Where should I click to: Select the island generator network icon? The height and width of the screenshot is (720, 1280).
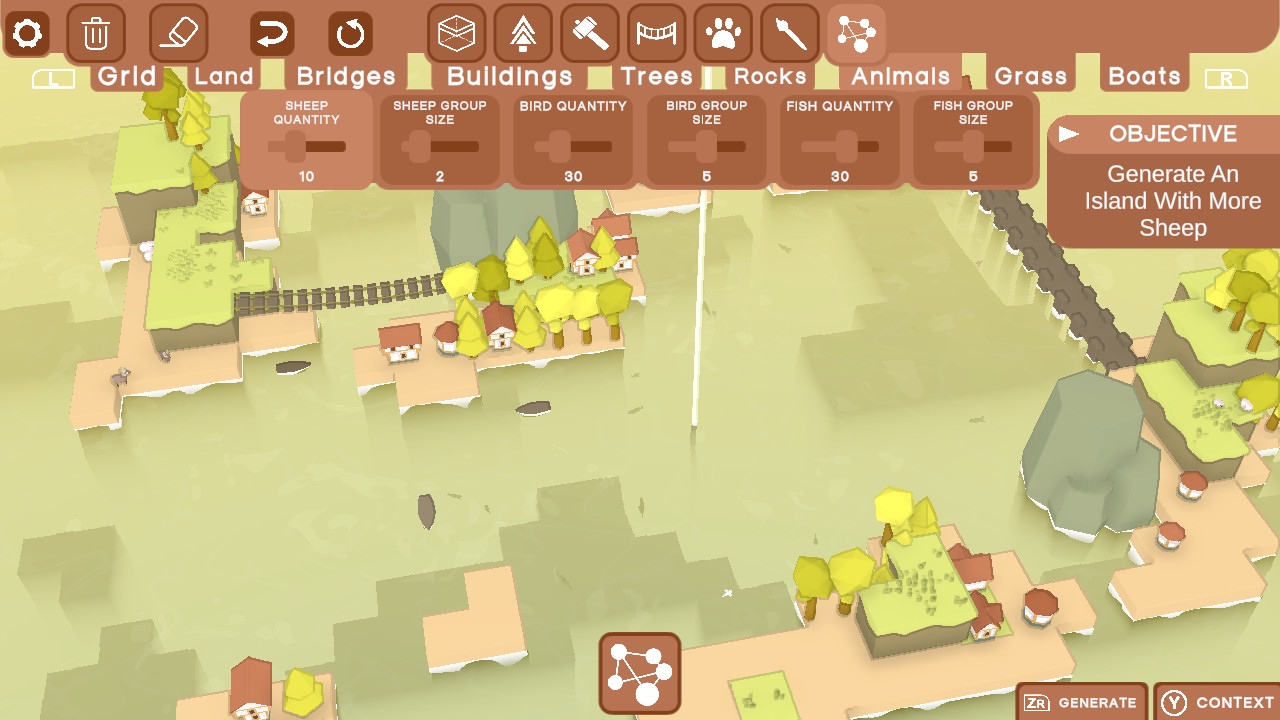(855, 32)
